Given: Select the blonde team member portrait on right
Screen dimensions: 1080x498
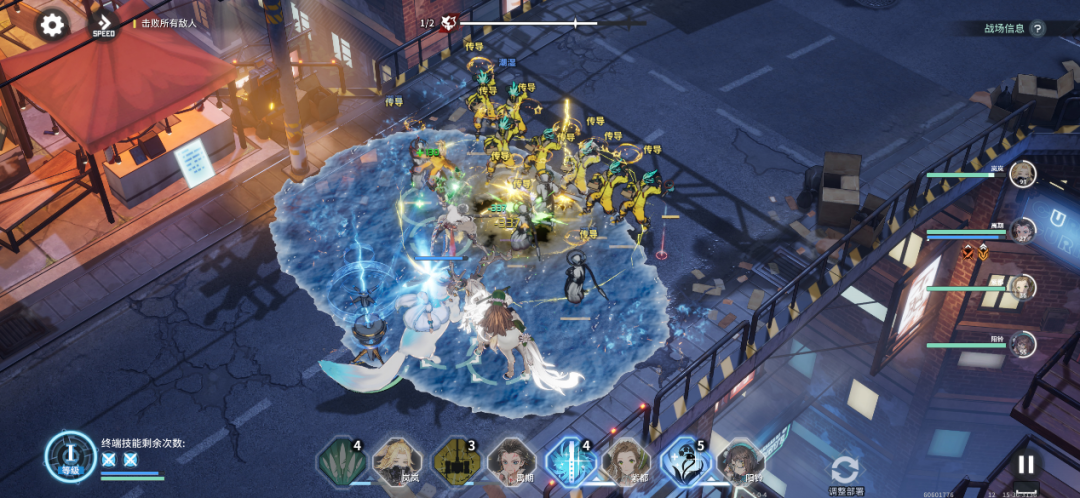Looking at the screenshot, I should (1022, 173).
